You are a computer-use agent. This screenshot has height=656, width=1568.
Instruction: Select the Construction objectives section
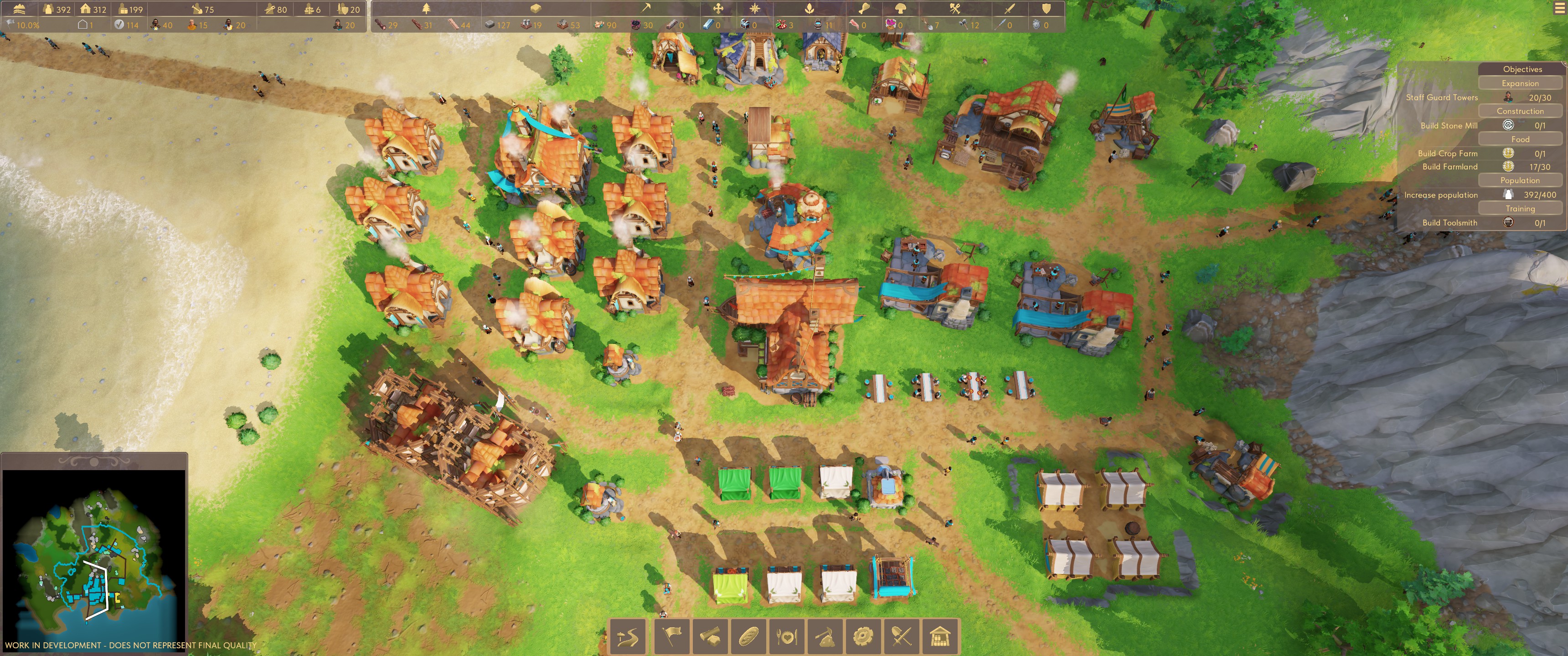point(1519,111)
